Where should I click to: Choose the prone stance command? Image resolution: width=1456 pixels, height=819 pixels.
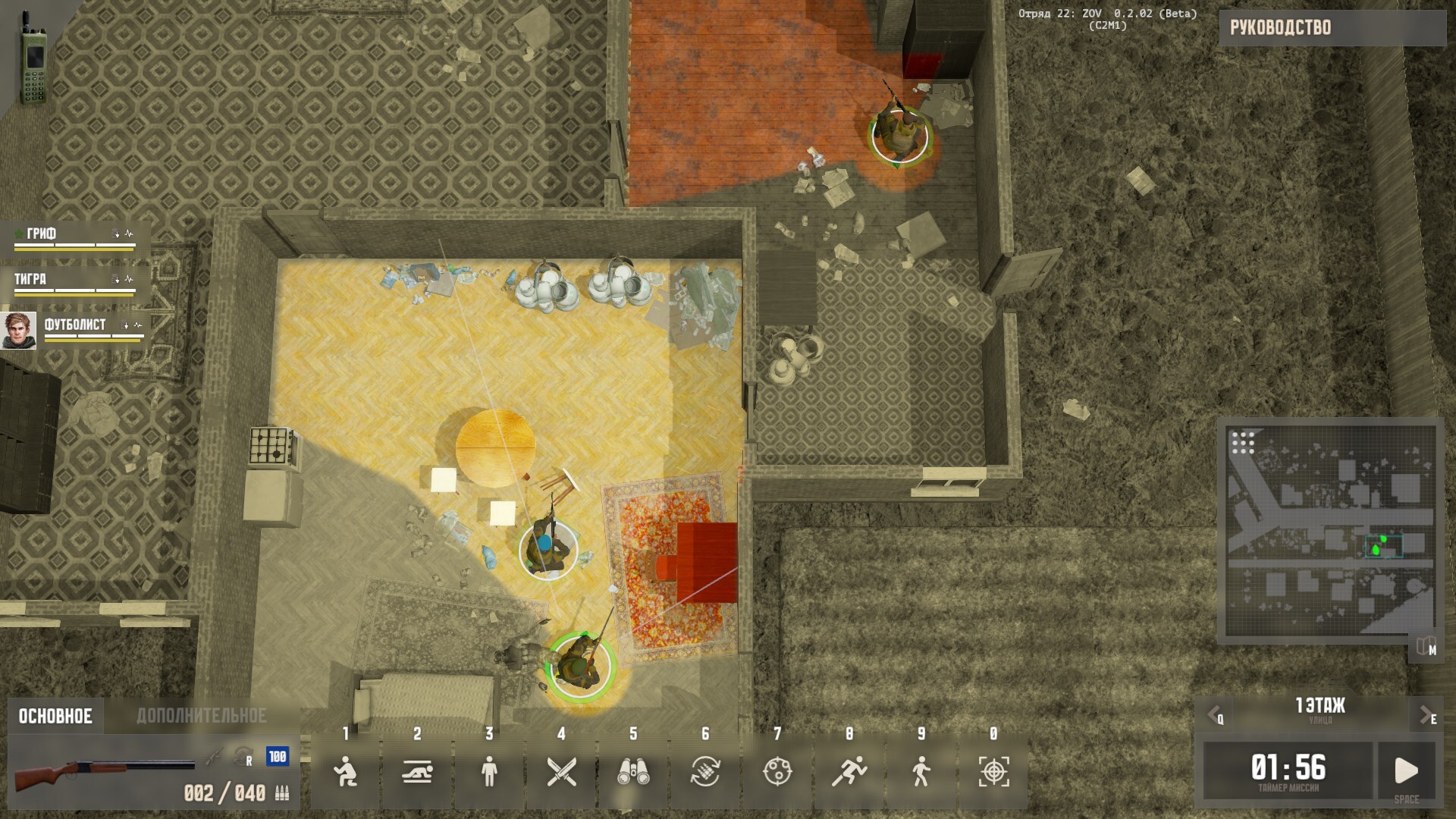click(x=417, y=772)
